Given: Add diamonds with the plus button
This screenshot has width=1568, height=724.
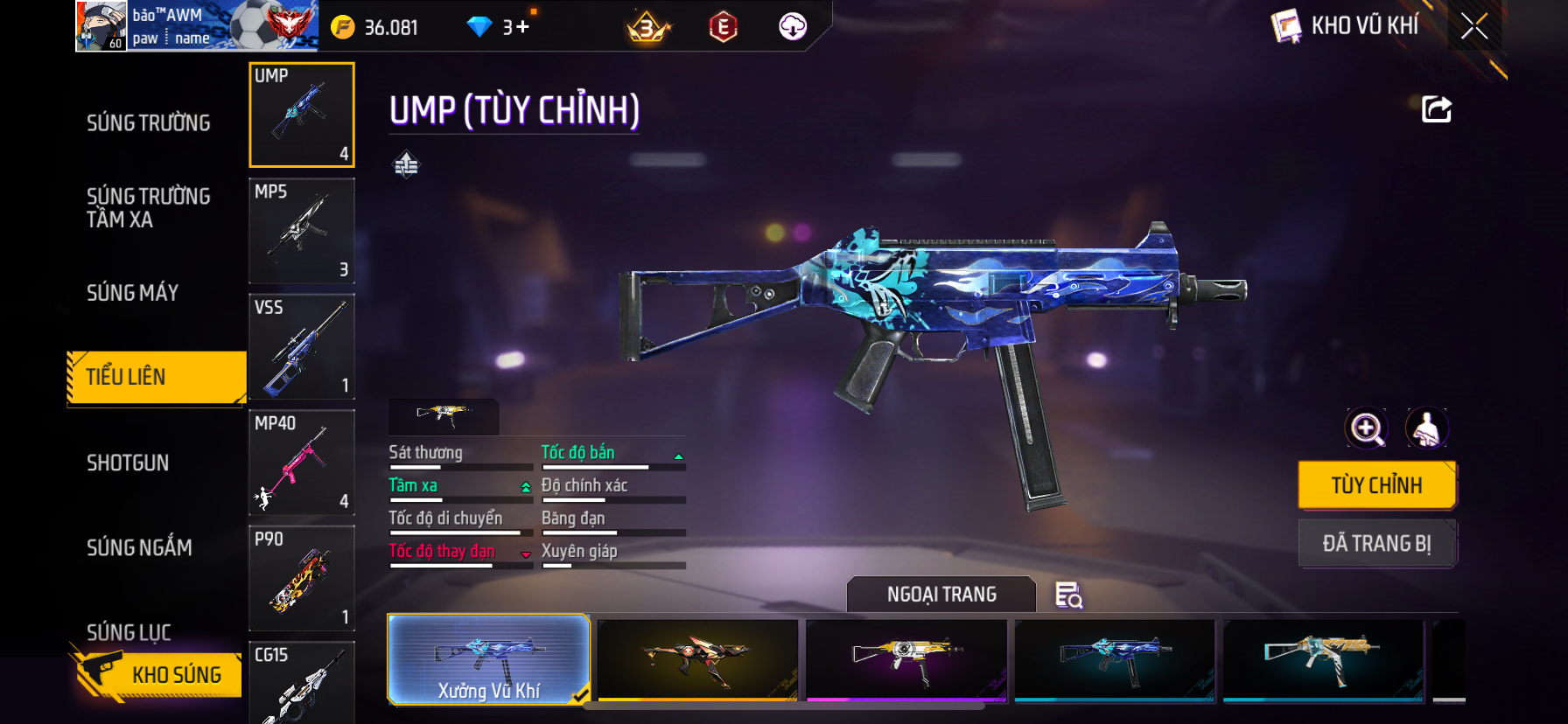Looking at the screenshot, I should pyautogui.click(x=522, y=27).
